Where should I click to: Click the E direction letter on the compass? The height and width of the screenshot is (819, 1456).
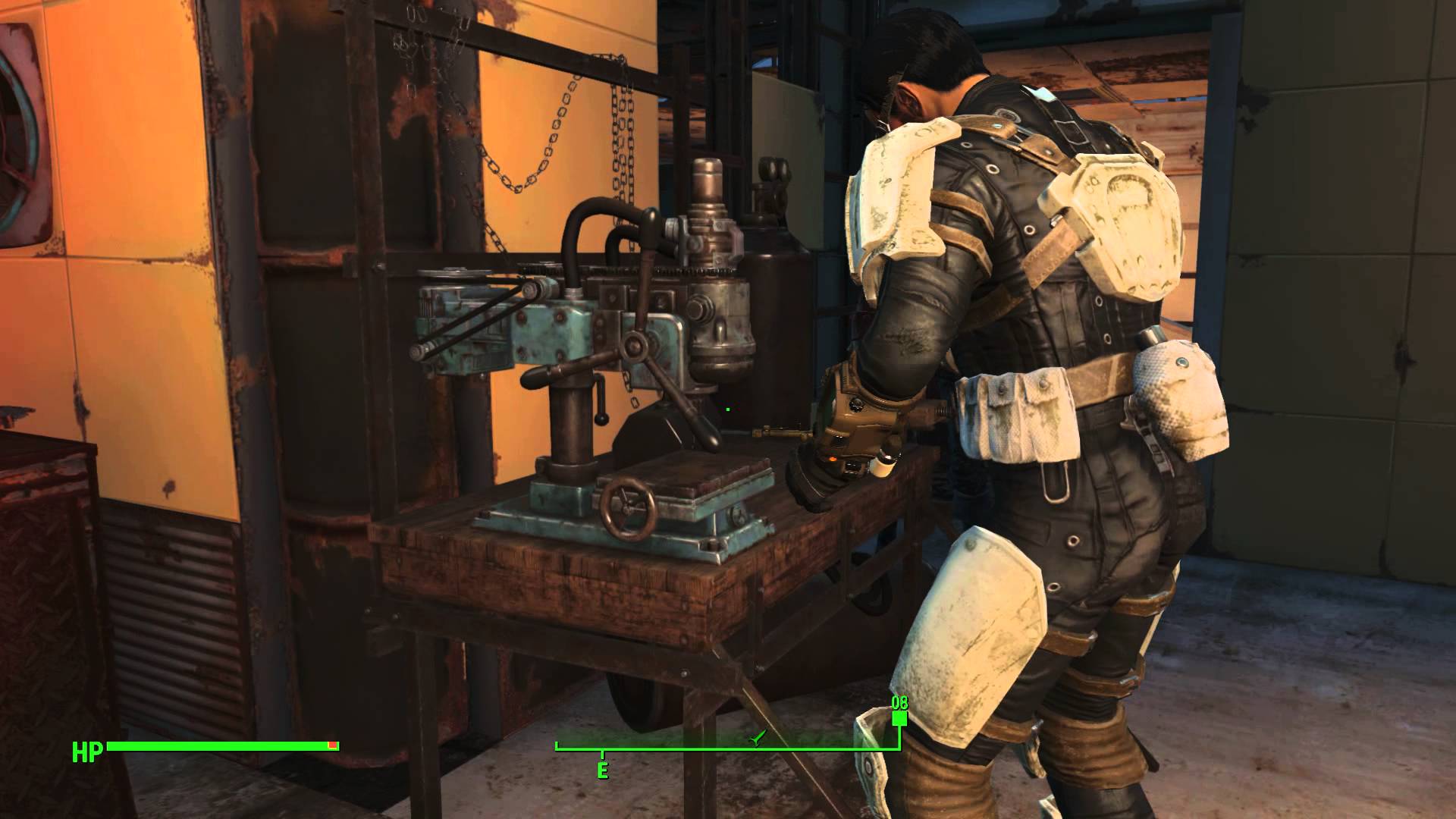click(x=603, y=768)
